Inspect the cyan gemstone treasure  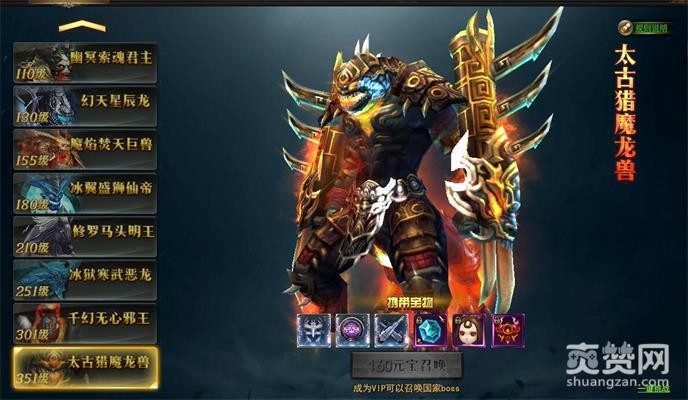coord(430,329)
